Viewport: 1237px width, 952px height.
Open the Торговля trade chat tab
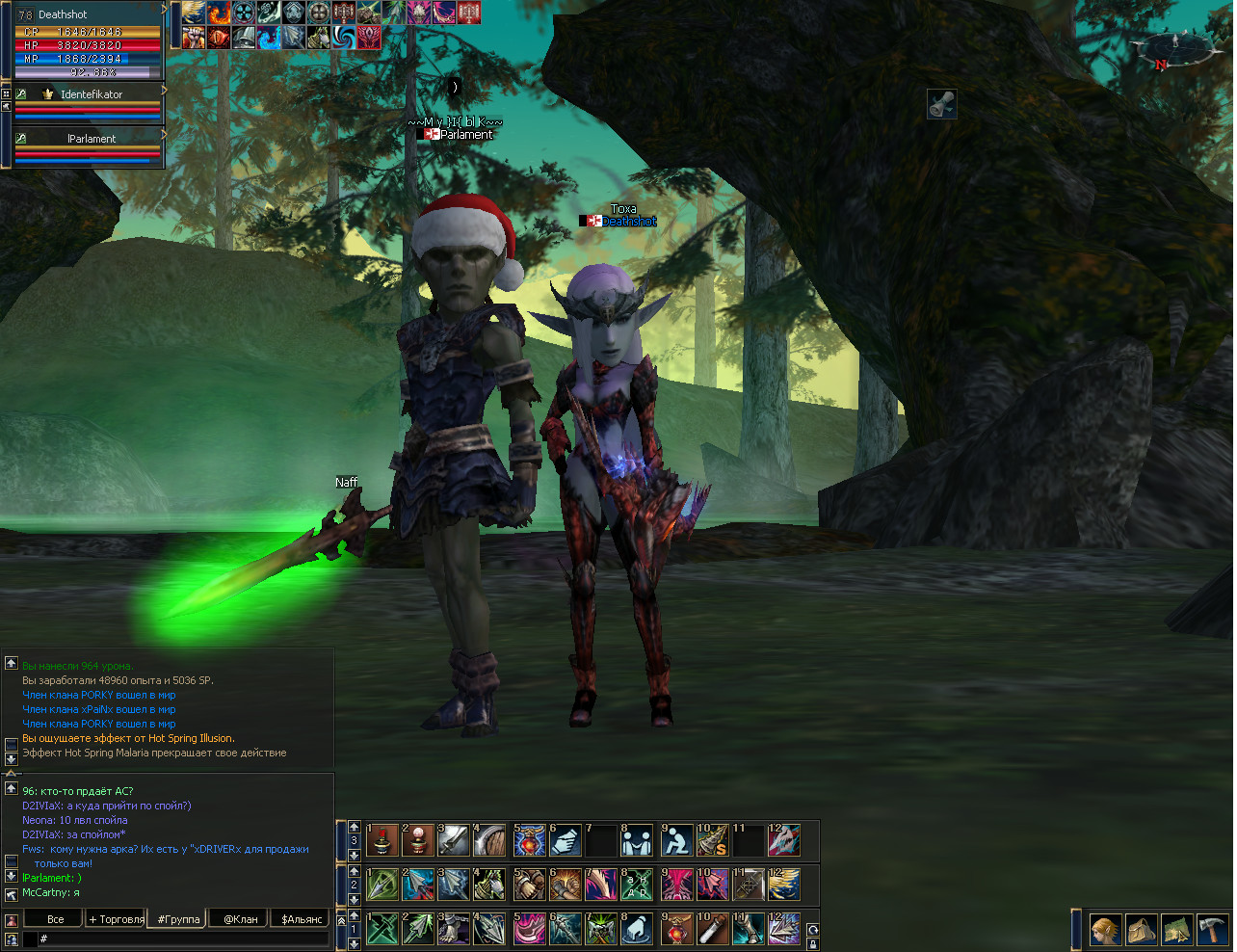pyautogui.click(x=116, y=919)
